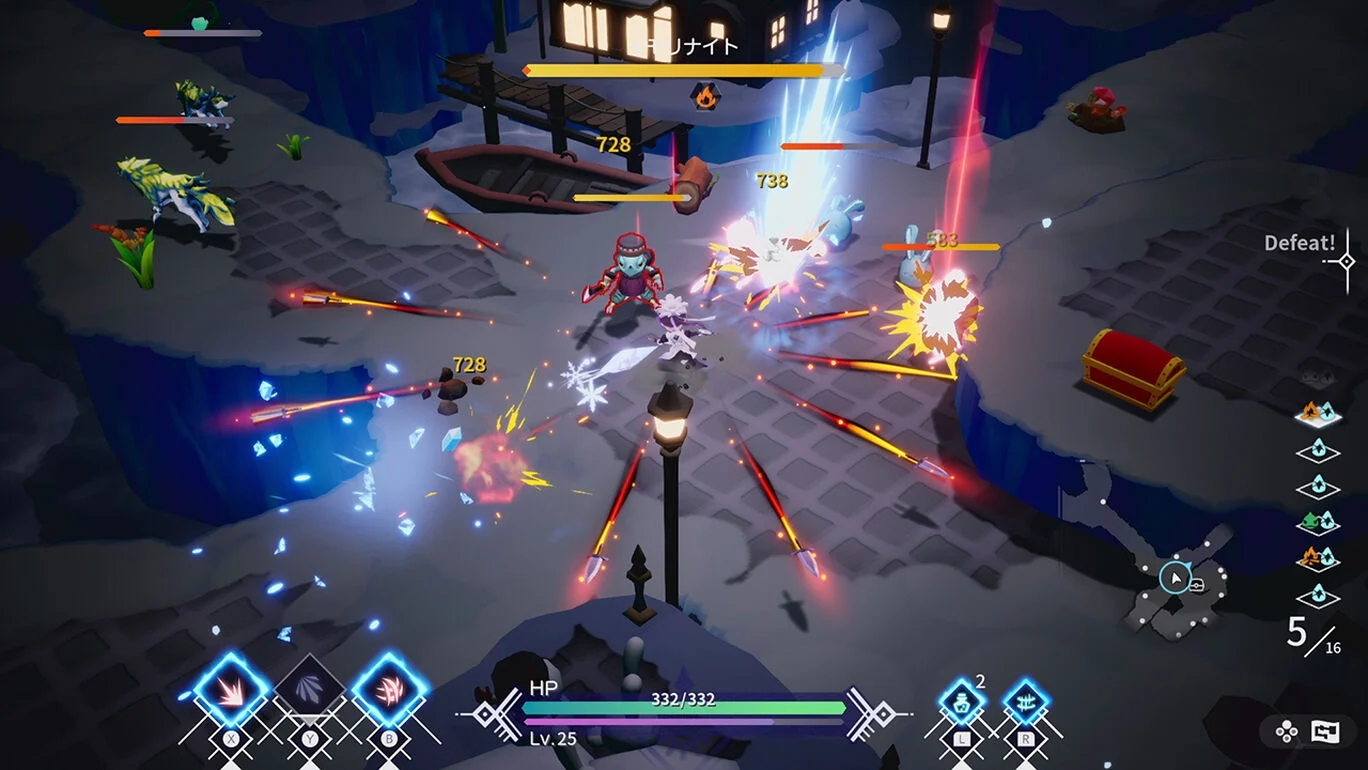This screenshot has width=1368, height=770.
Task: Activate the crossed-lines ability icon
Action: click(1025, 702)
